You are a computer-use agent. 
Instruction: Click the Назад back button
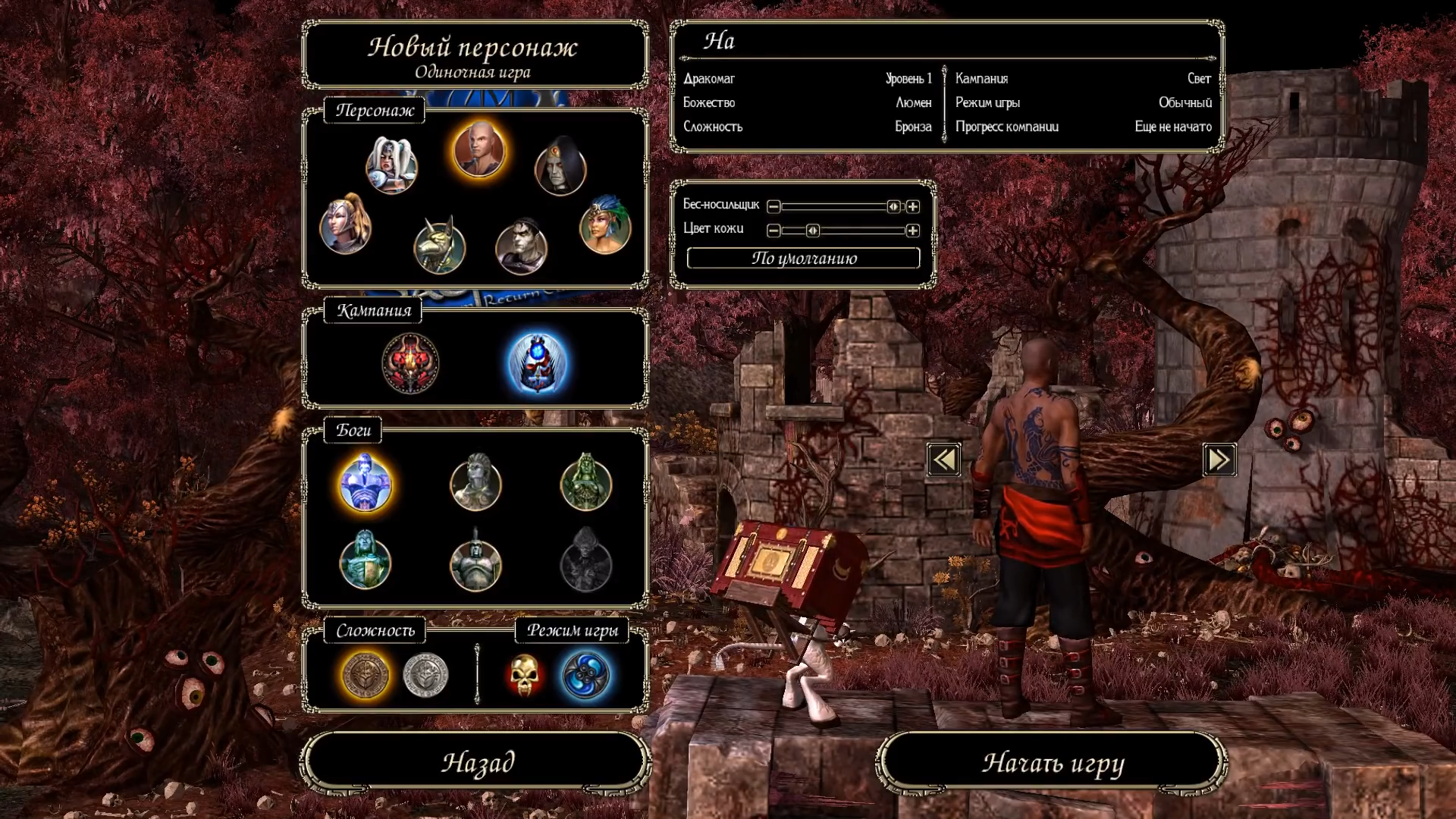pyautogui.click(x=477, y=761)
